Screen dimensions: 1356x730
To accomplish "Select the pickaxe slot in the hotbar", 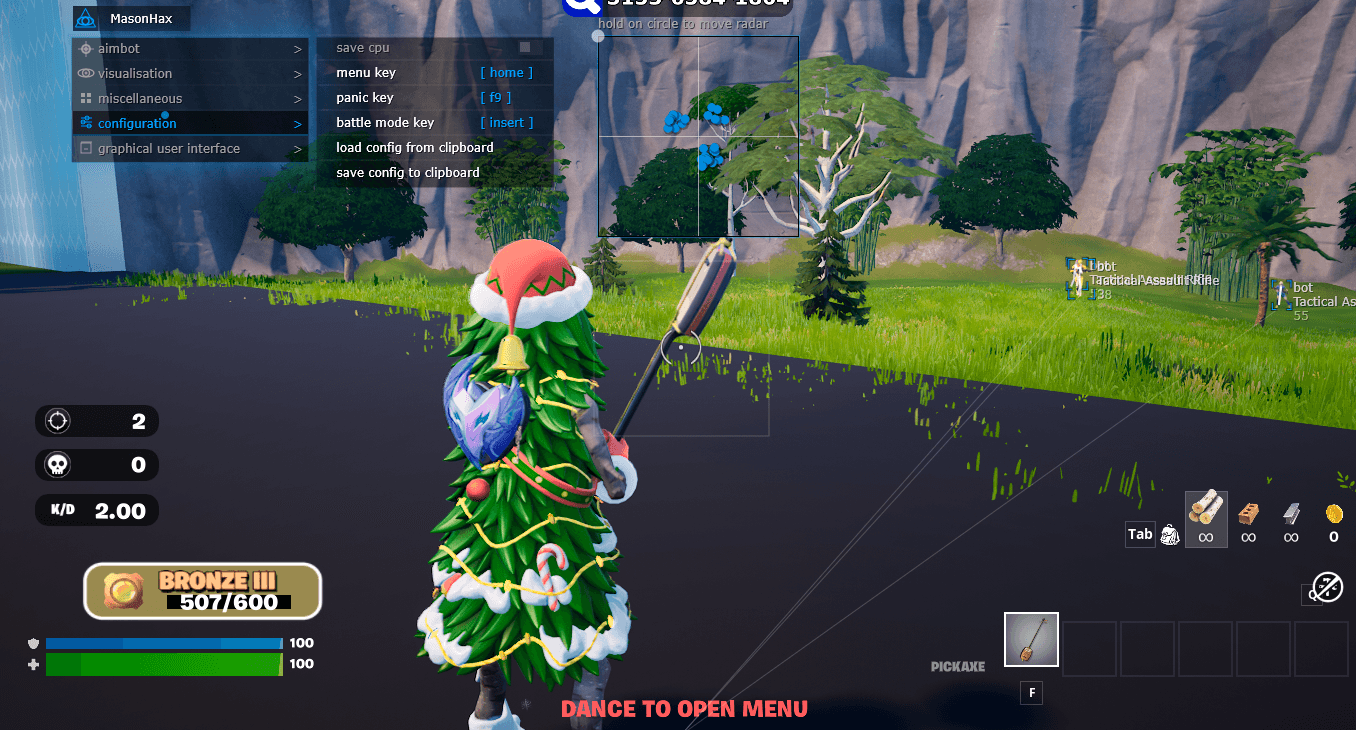I will point(1031,639).
